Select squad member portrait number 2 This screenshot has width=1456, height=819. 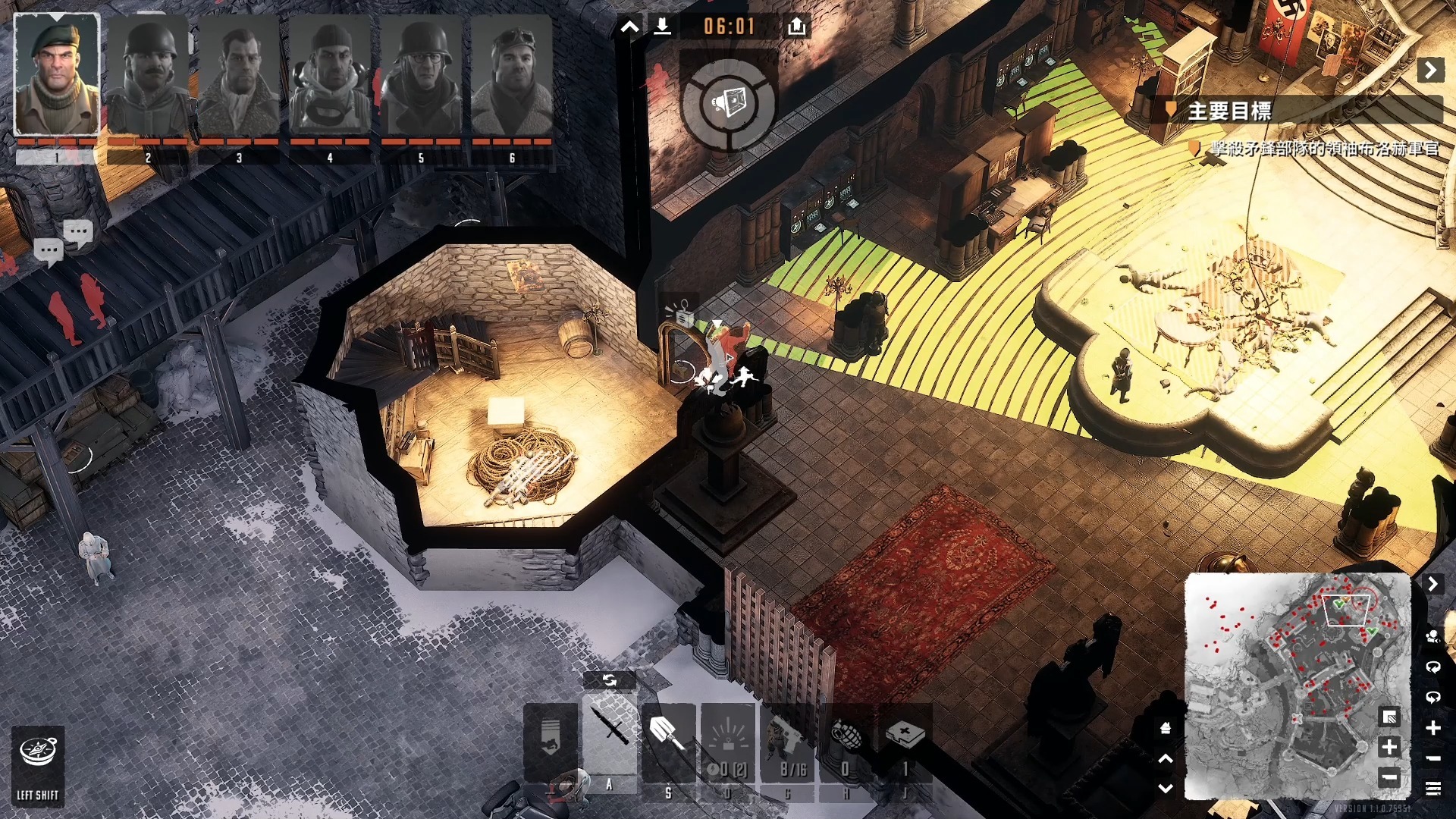(148, 76)
